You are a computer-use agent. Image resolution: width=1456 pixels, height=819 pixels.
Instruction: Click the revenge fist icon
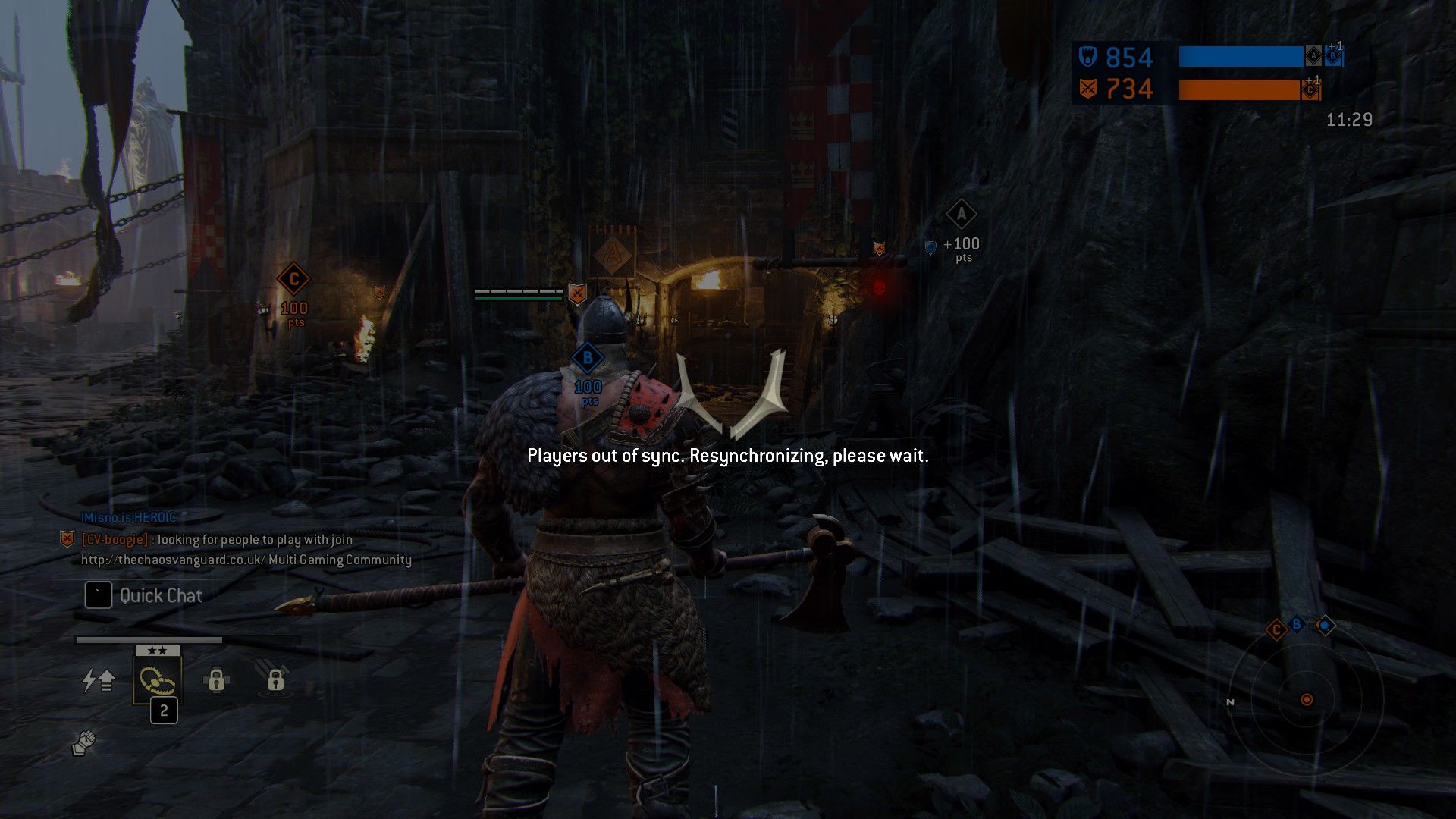[84, 743]
